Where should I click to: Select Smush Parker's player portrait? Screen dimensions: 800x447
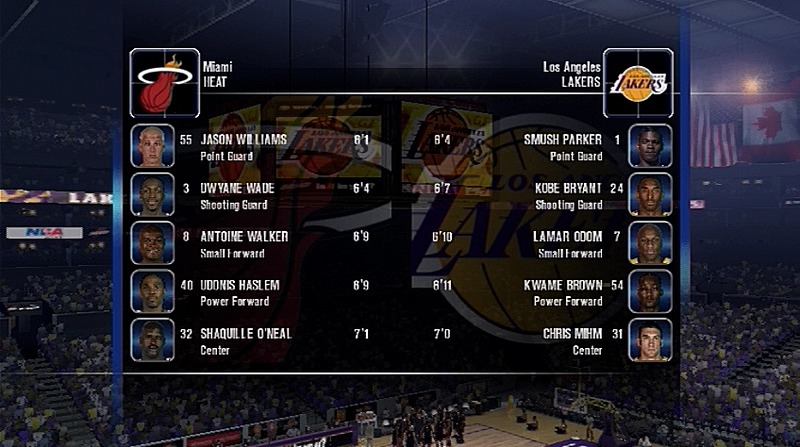(x=649, y=146)
